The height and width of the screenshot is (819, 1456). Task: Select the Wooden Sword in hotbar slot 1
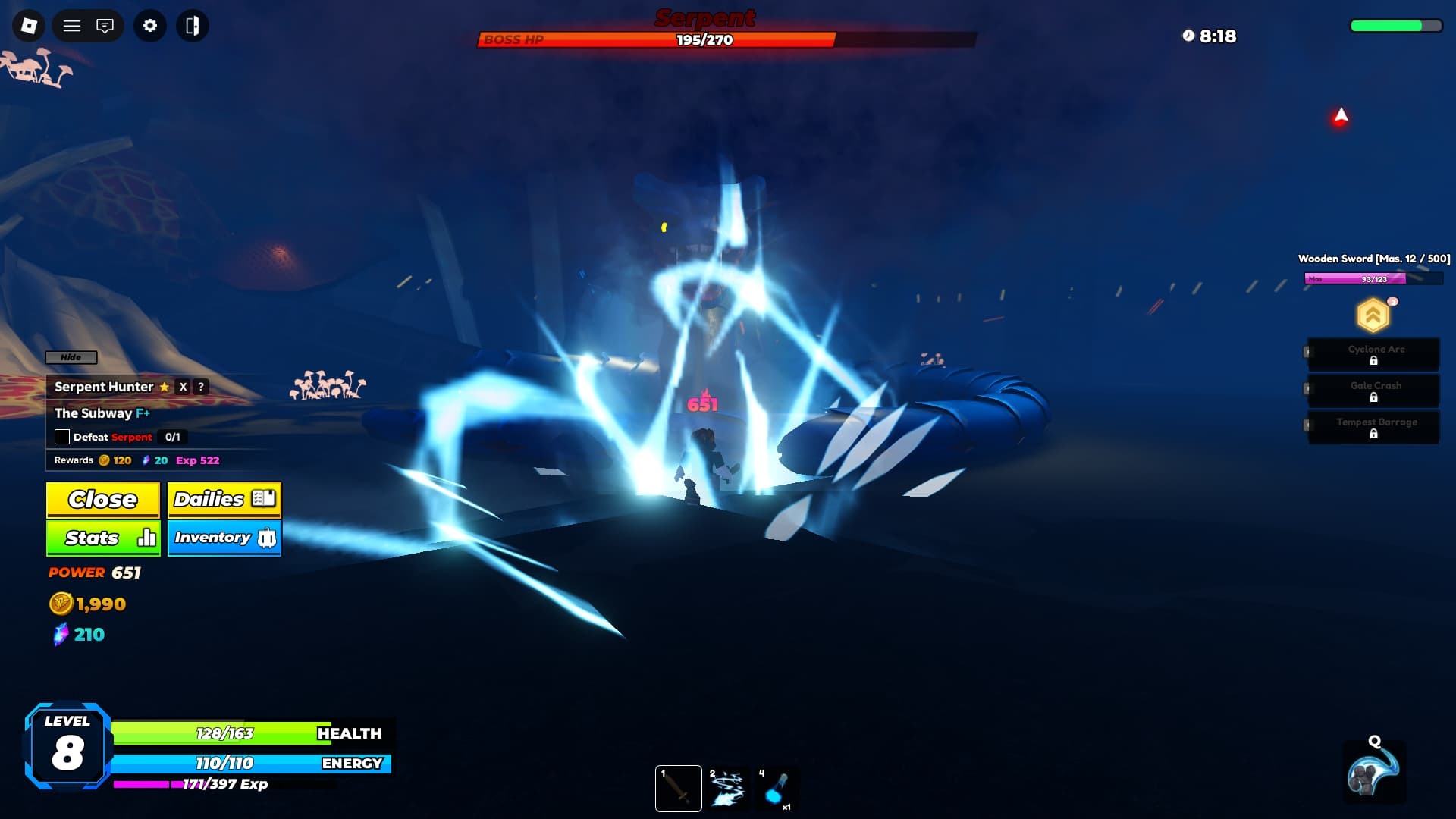tap(679, 787)
